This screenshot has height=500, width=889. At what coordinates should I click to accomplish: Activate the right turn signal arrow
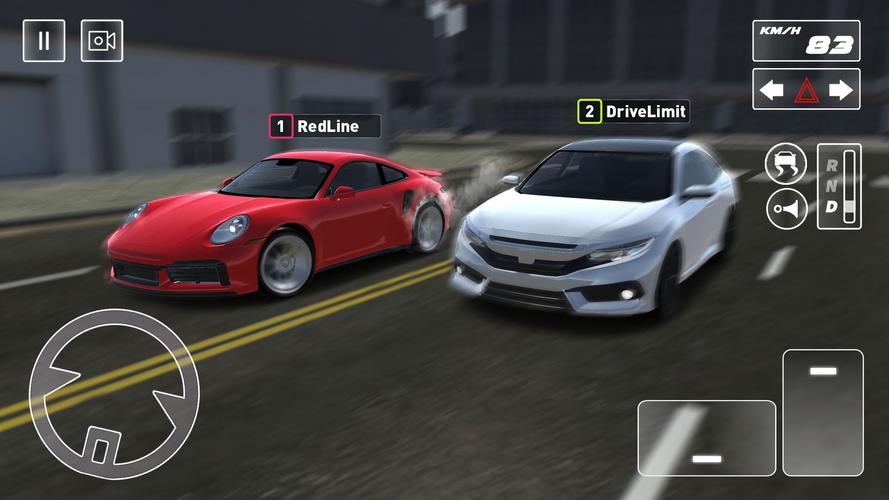pyautogui.click(x=841, y=90)
